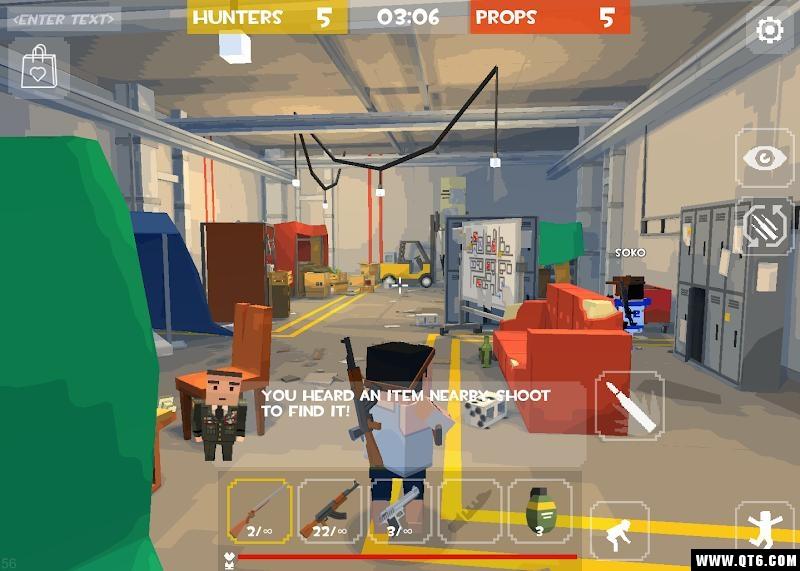Click the Enter Text chat field

pyautogui.click(x=64, y=18)
